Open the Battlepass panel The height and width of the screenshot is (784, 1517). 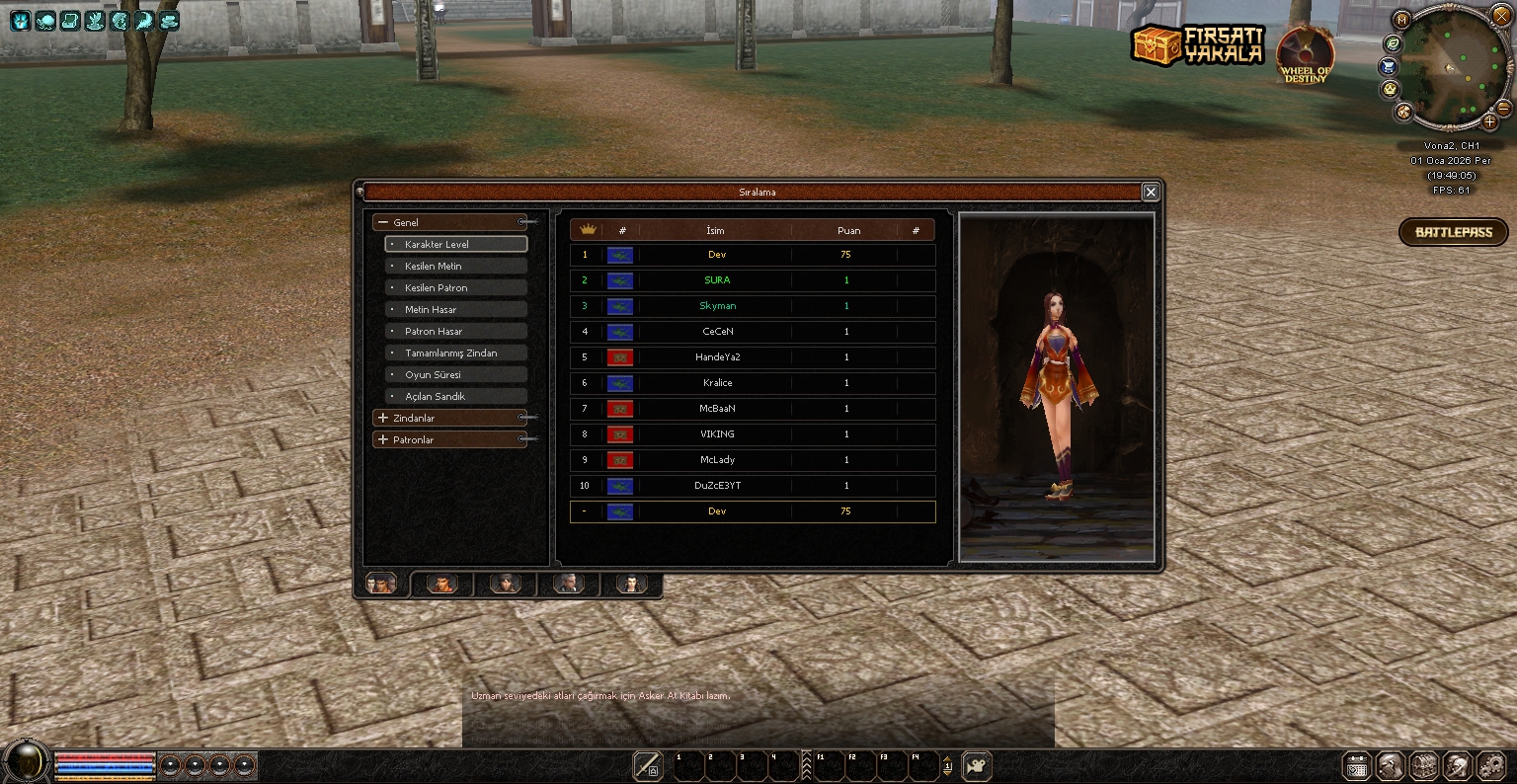point(1453,232)
